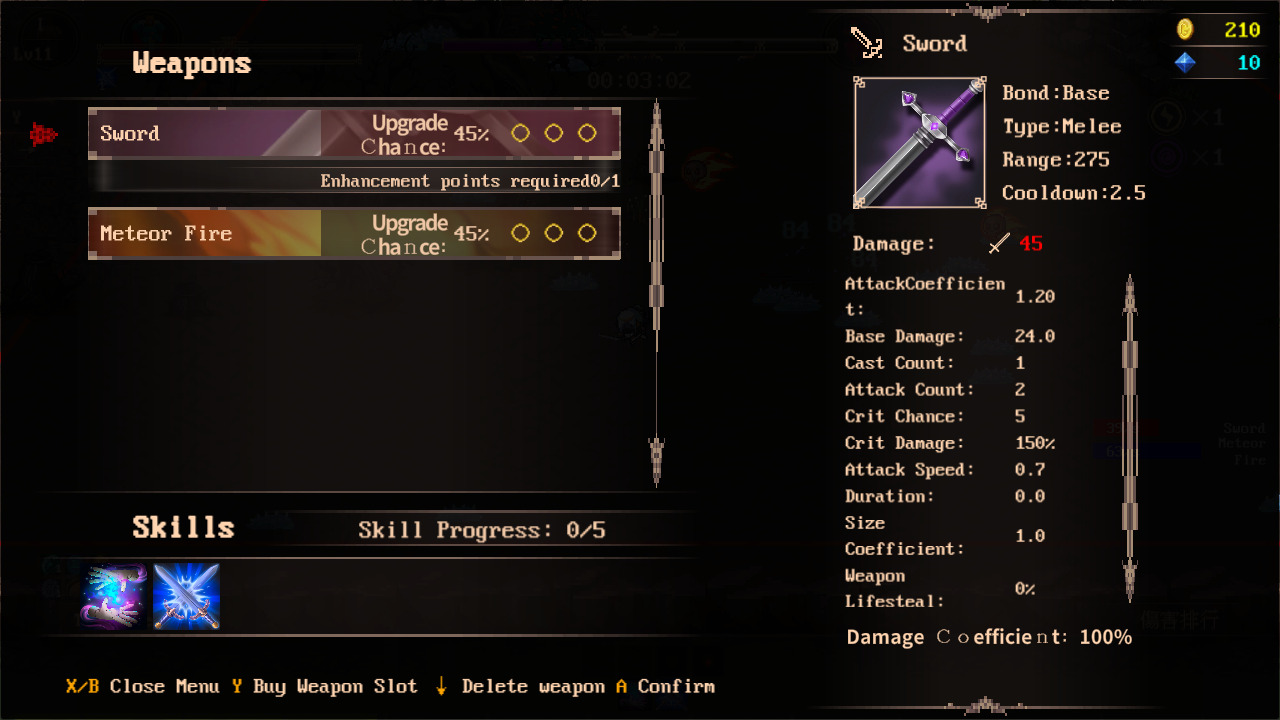Click the blue diamond gem icon
The height and width of the screenshot is (720, 1280).
click(1186, 63)
